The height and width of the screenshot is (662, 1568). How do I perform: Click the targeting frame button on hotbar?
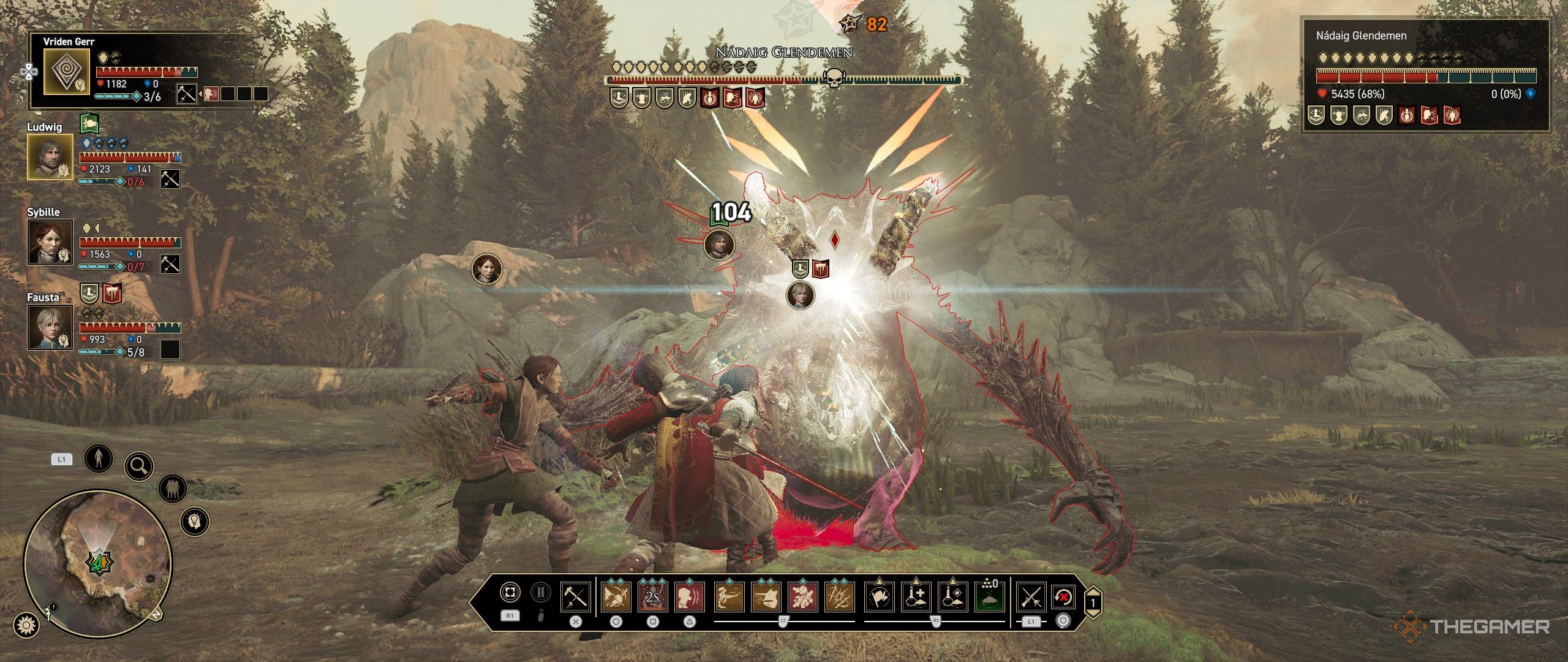510,592
